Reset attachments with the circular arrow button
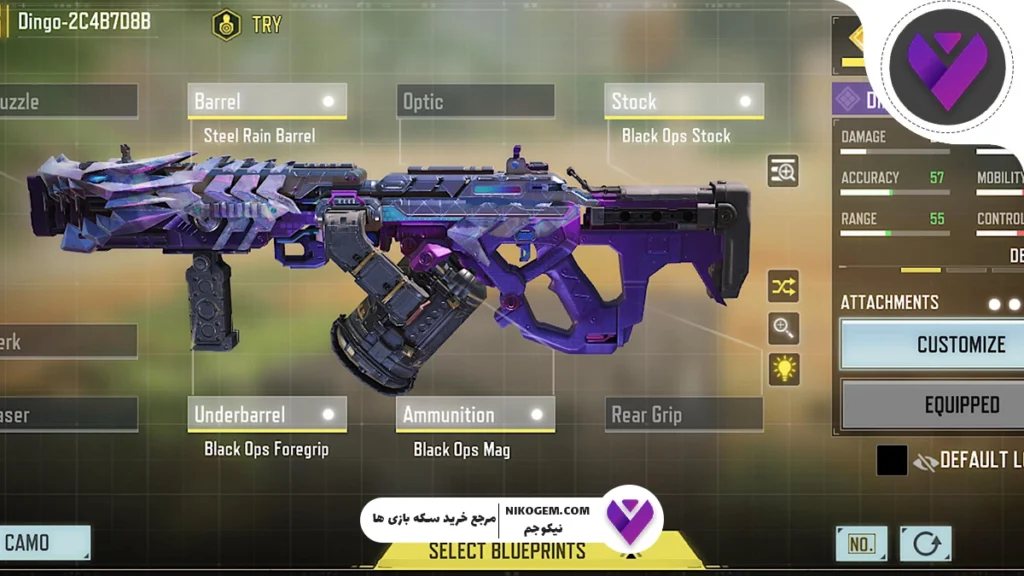The image size is (1024, 576). pos(925,544)
